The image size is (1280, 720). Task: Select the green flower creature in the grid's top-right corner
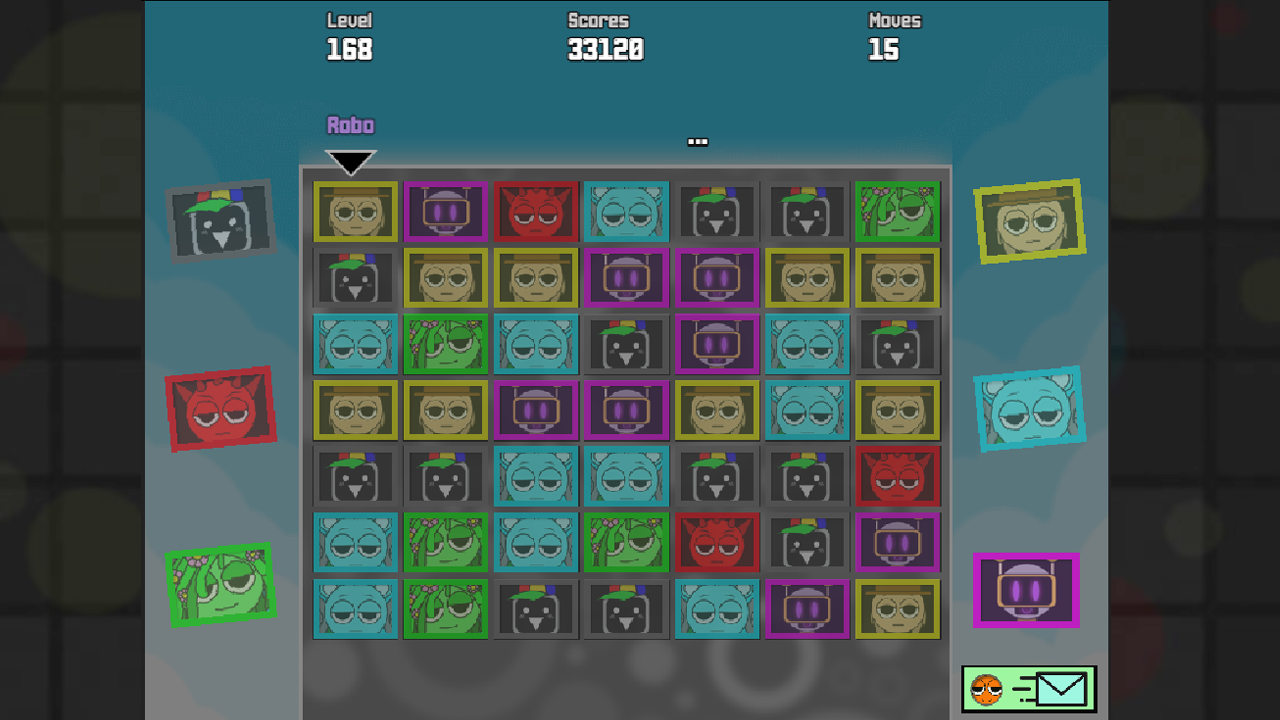pos(897,212)
